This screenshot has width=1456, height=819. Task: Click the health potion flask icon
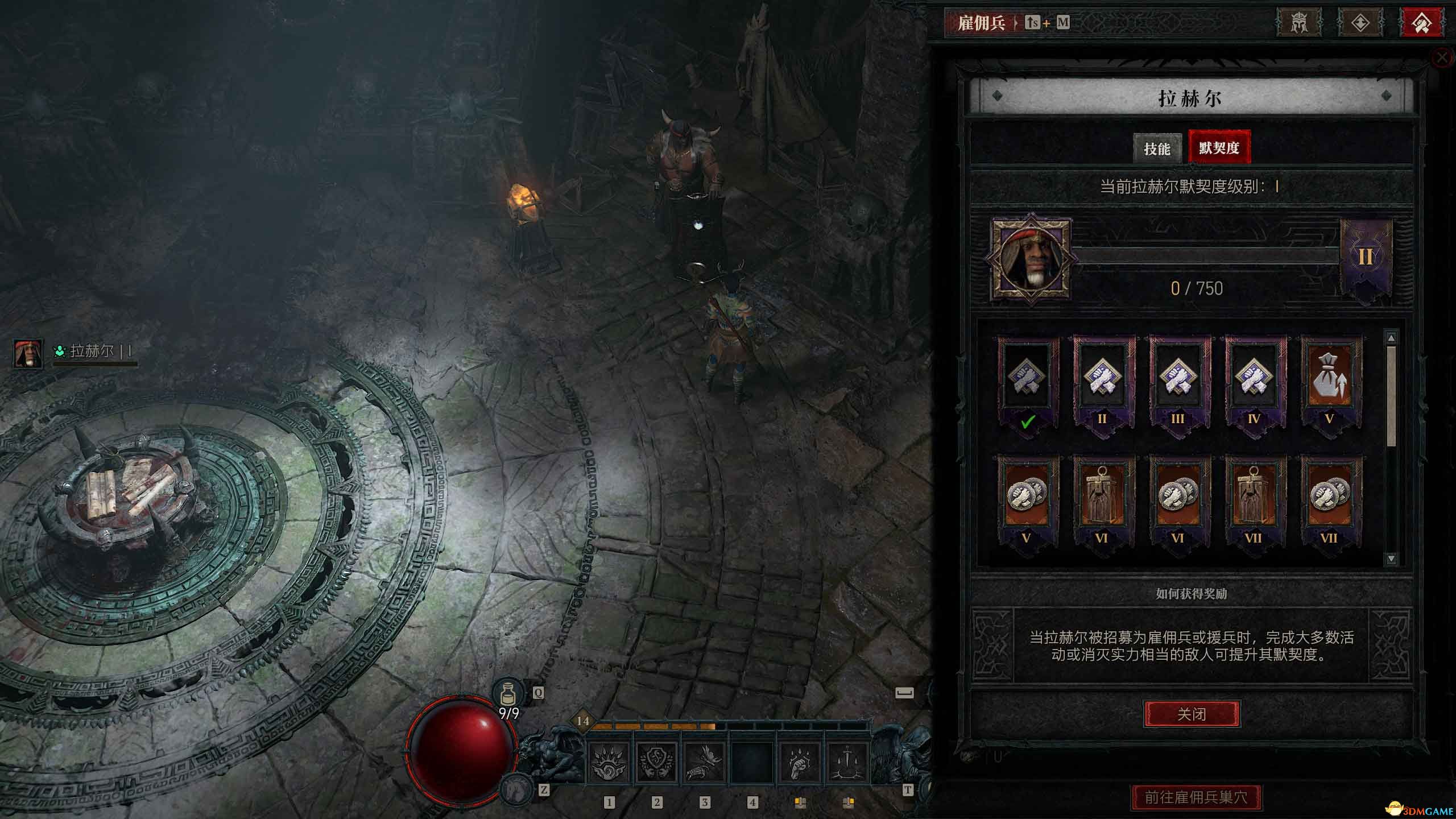508,693
